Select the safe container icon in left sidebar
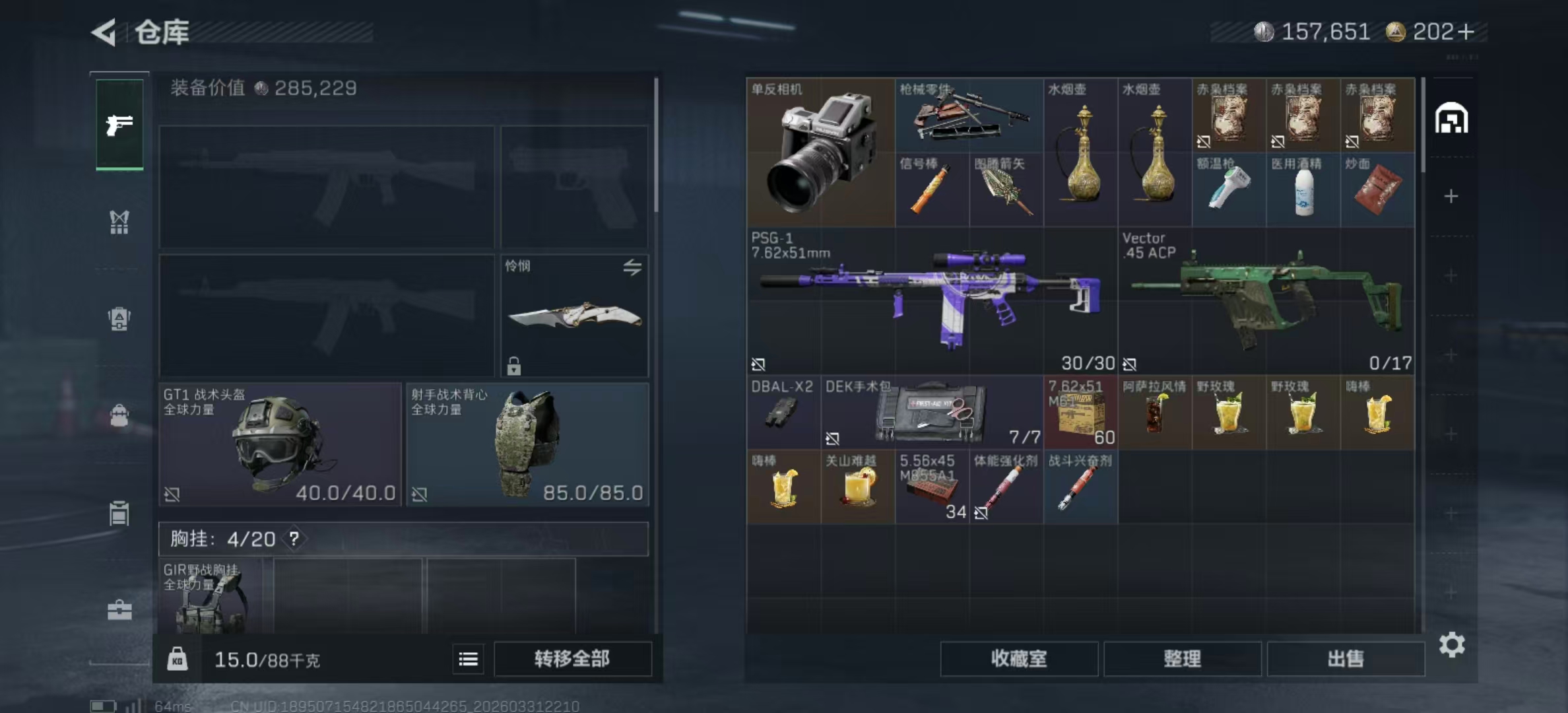The width and height of the screenshot is (1568, 713). (119, 514)
